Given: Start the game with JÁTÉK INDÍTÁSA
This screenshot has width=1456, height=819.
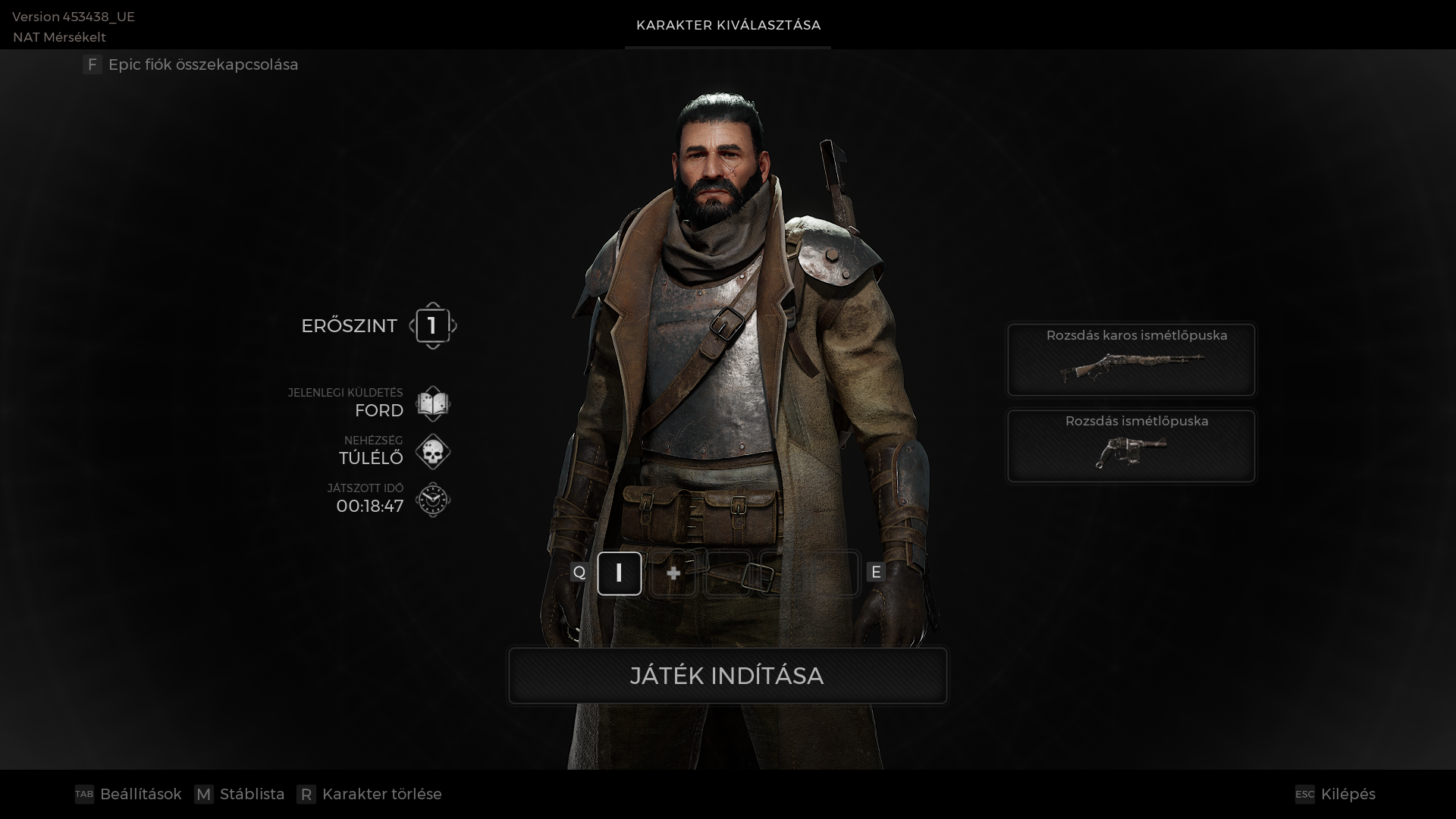Looking at the screenshot, I should click(x=727, y=675).
